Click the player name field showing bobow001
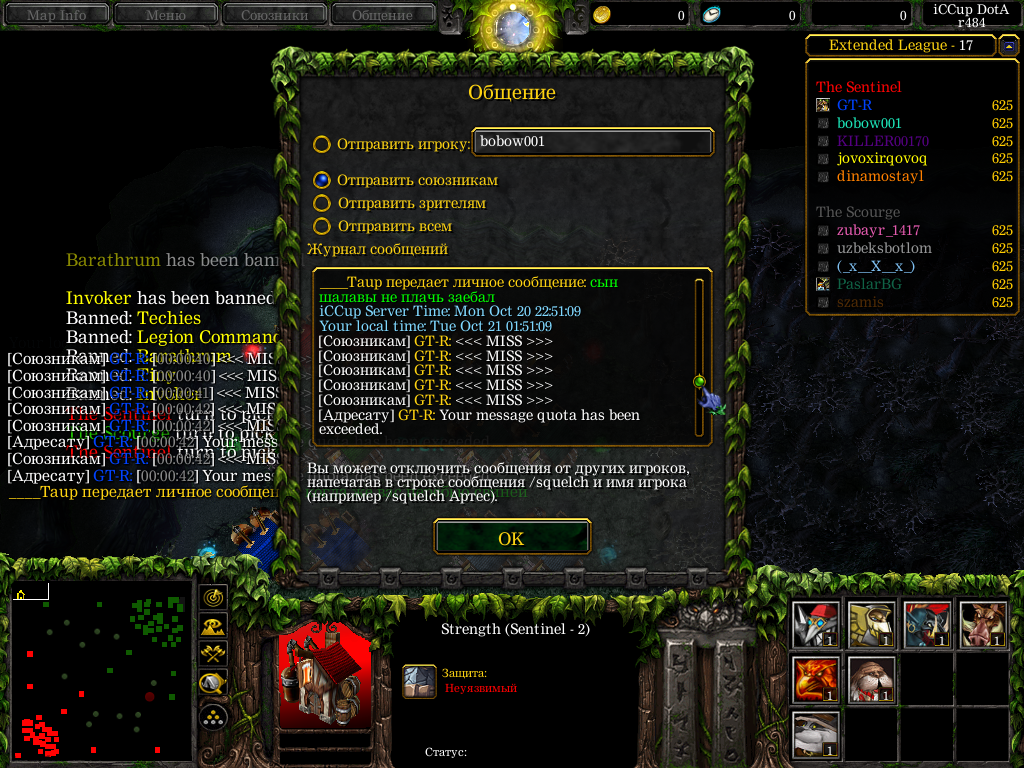Screen dimensions: 1024x768 coord(593,142)
